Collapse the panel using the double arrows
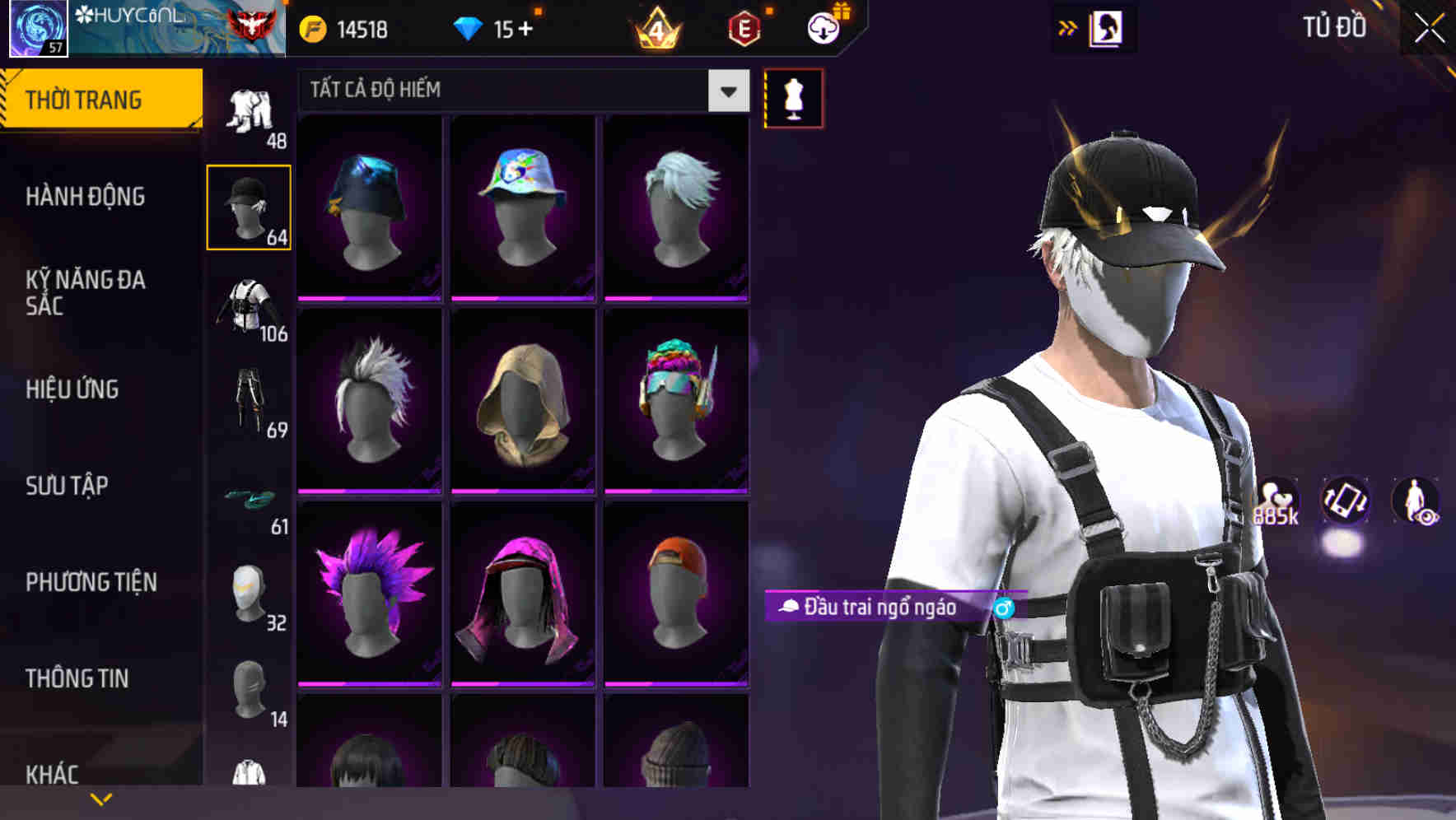This screenshot has height=820, width=1456. 1068,27
